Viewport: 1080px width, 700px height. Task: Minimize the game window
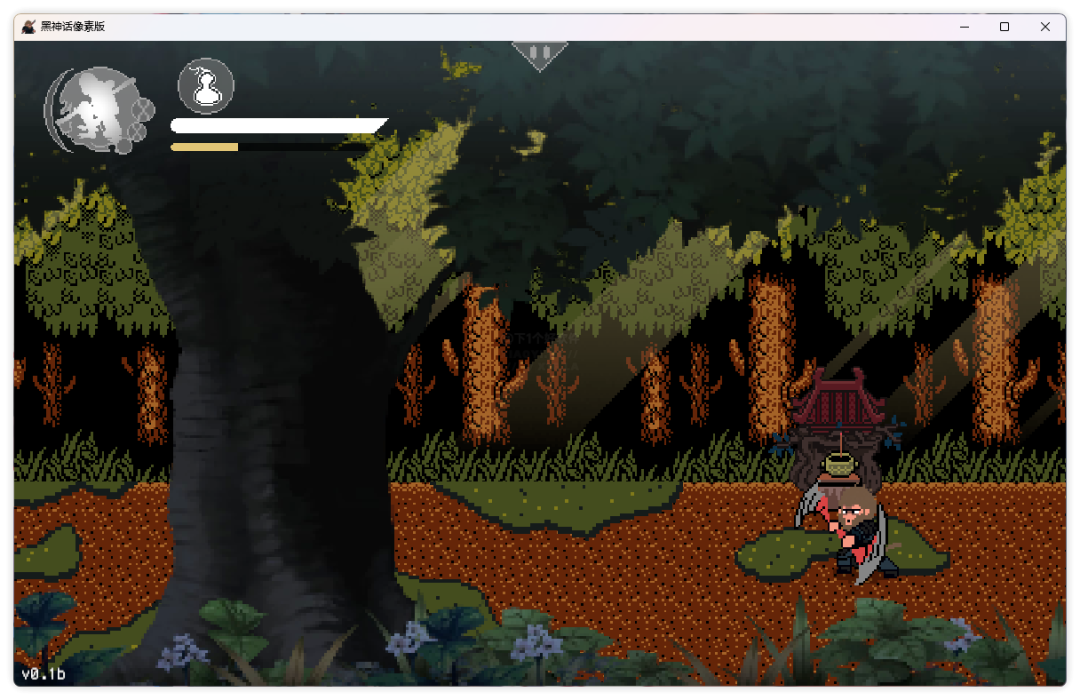pyautogui.click(x=964, y=27)
